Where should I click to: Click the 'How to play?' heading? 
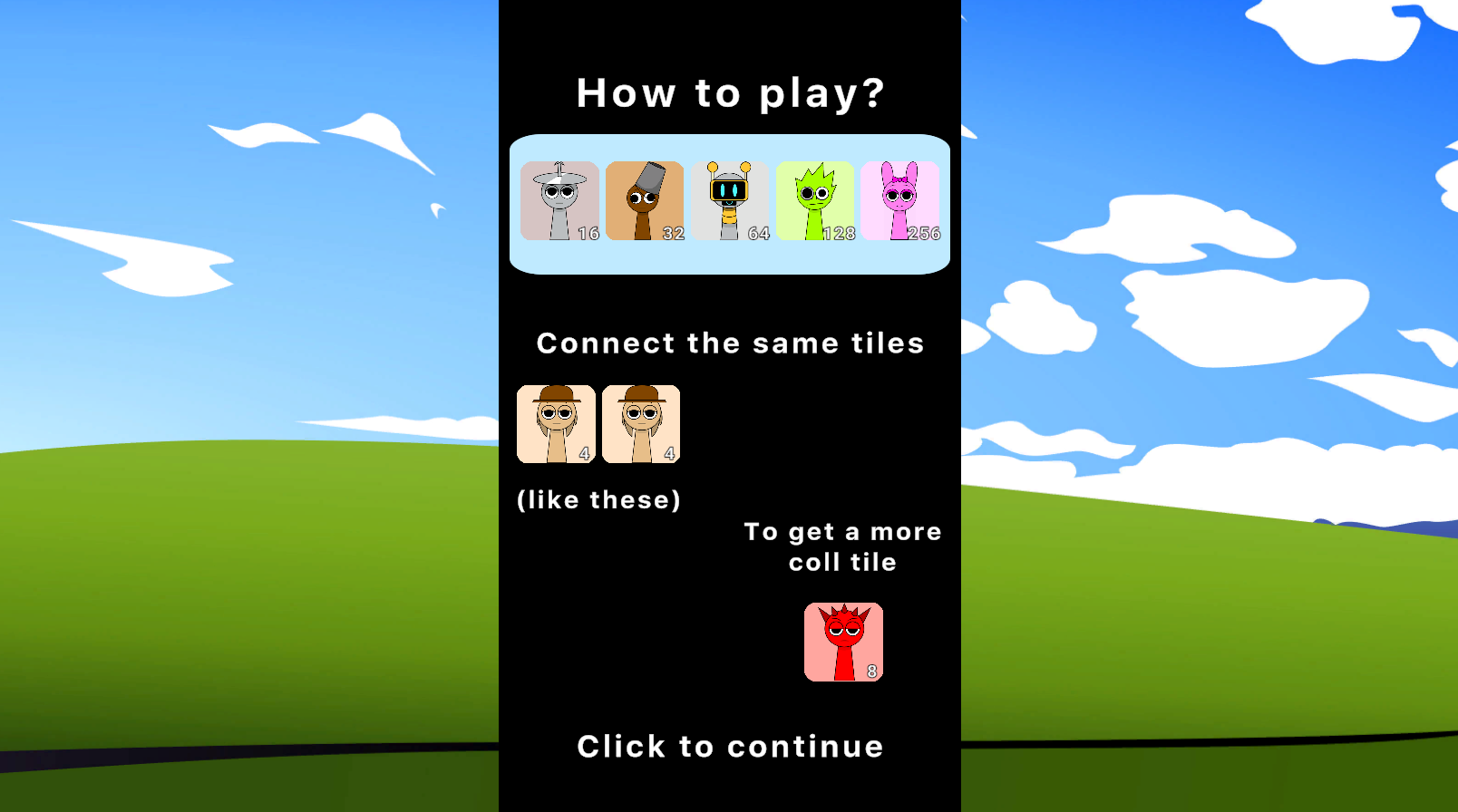pyautogui.click(x=730, y=92)
